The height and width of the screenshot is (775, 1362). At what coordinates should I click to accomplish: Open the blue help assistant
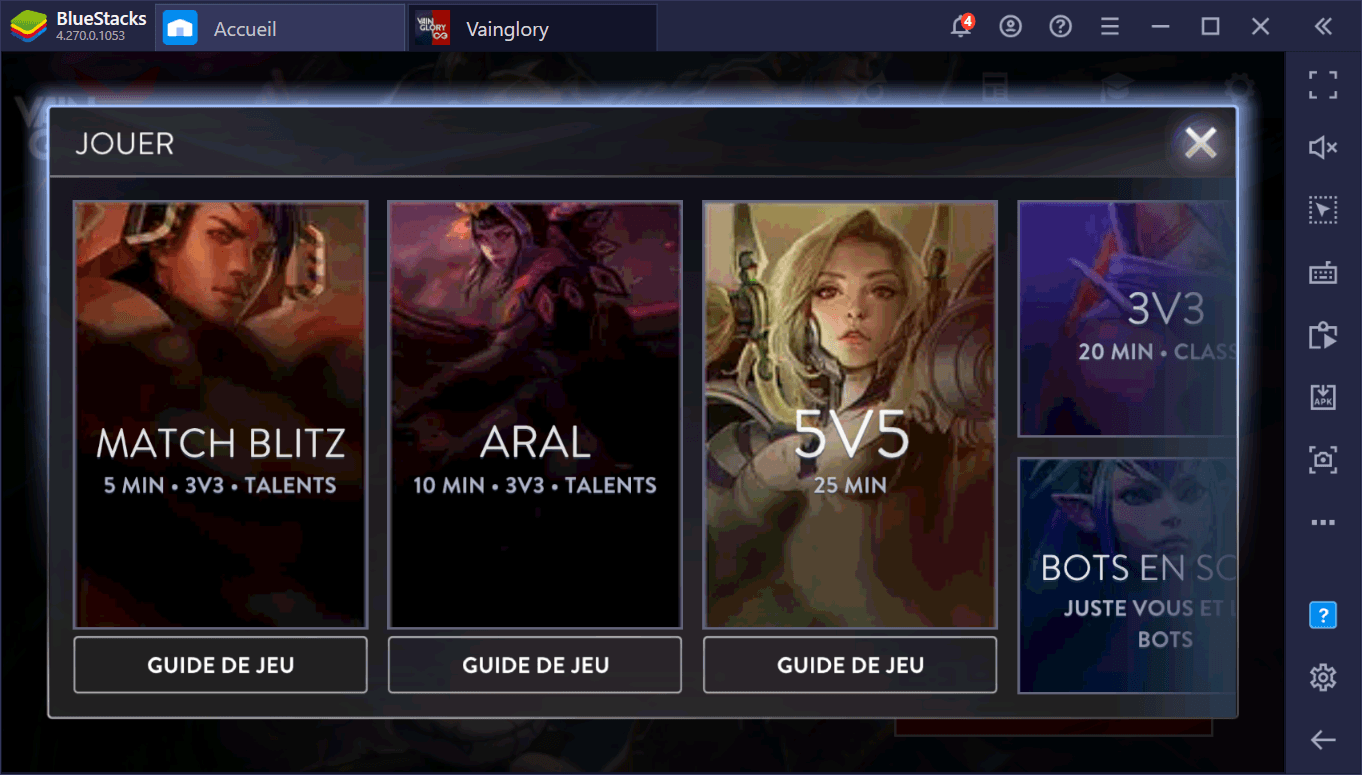pyautogui.click(x=1322, y=614)
